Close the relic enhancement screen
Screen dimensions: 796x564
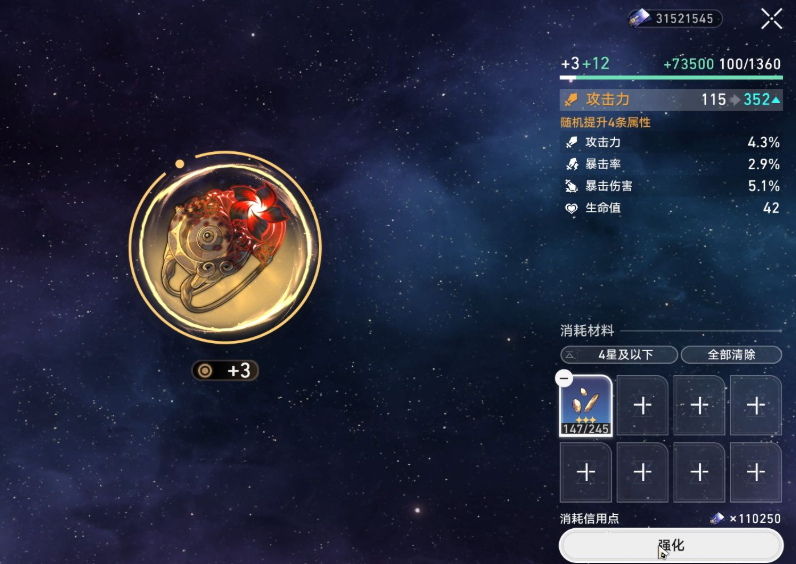pyautogui.click(x=771, y=18)
